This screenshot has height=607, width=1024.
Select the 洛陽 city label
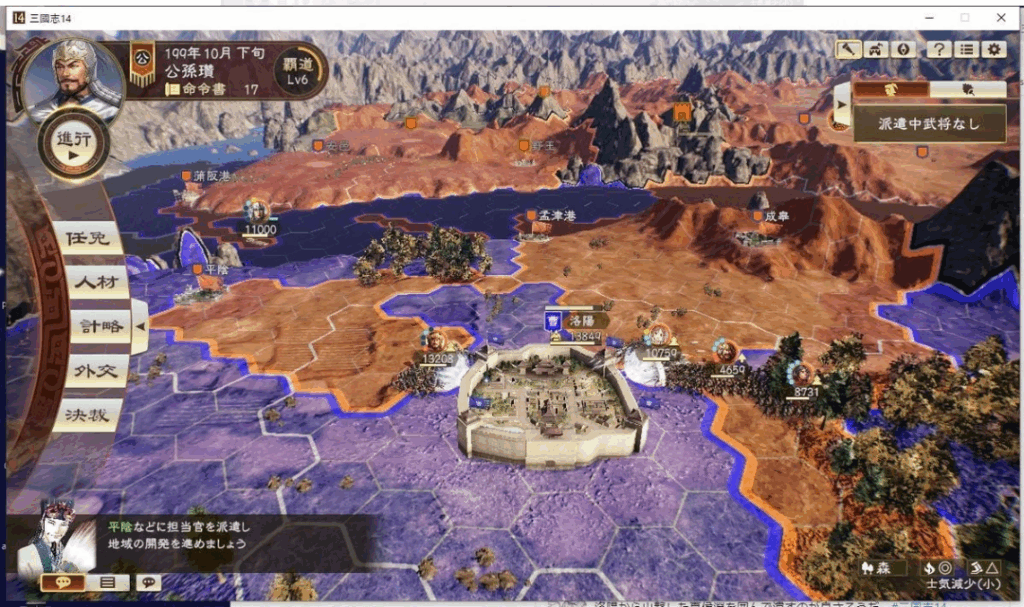582,320
